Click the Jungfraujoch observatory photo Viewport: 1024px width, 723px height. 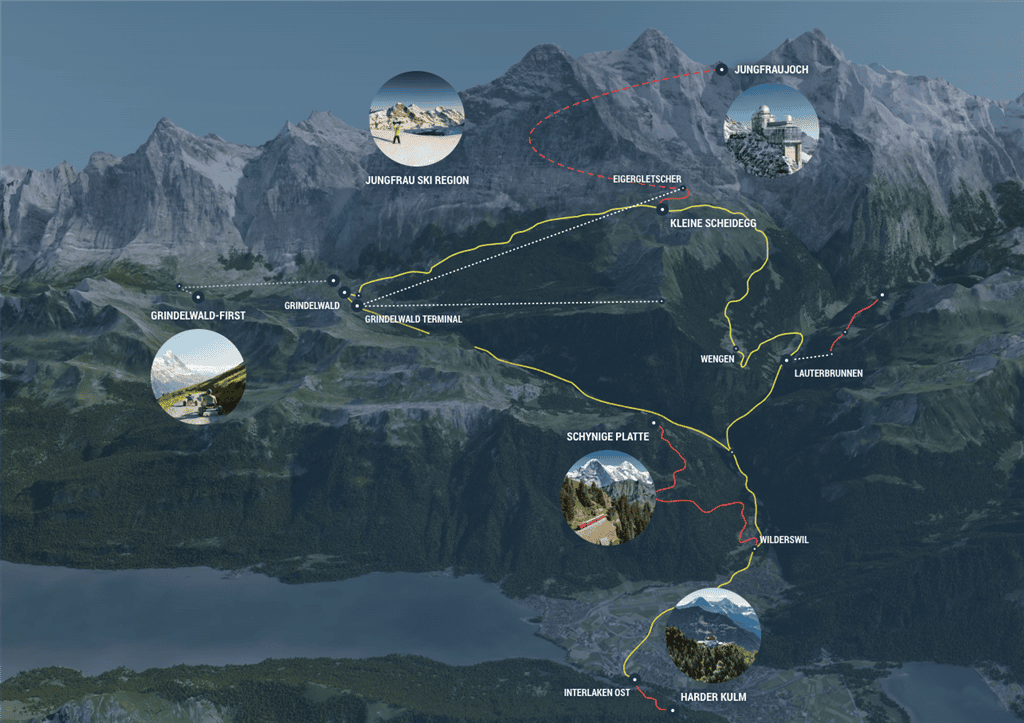[x=771, y=130]
